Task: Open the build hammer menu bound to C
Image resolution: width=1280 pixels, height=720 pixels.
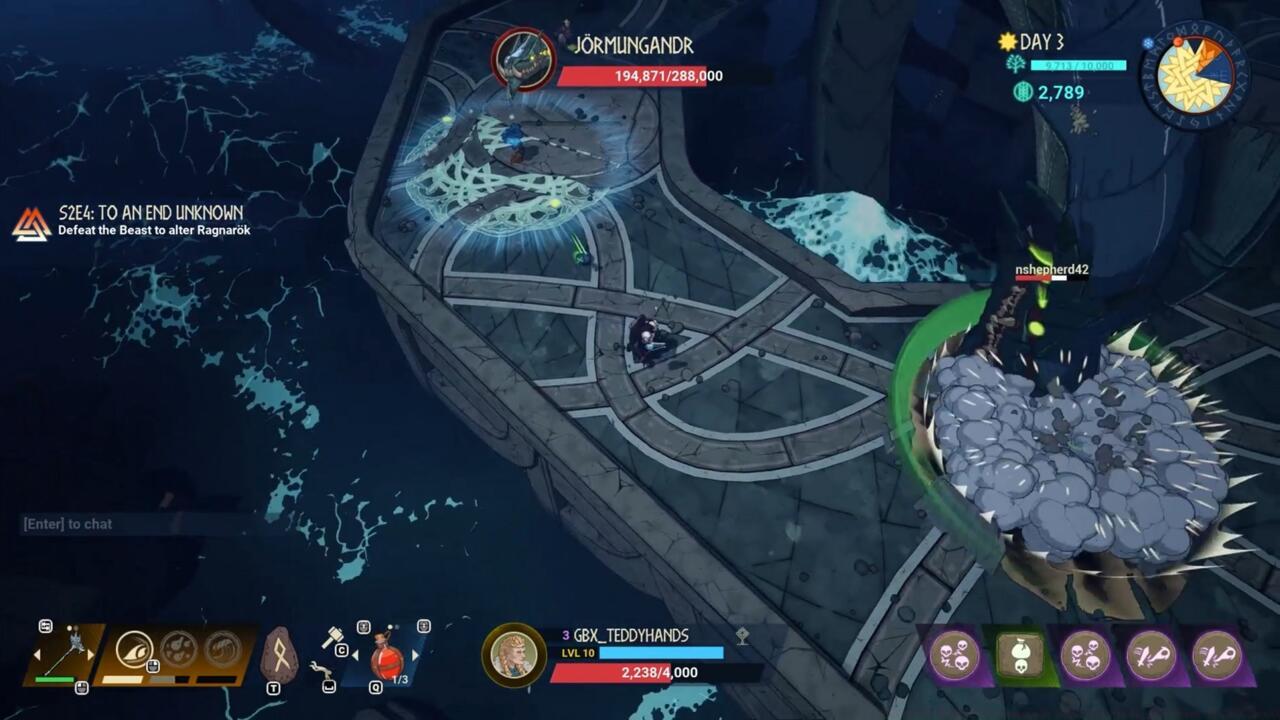Action: [x=334, y=638]
